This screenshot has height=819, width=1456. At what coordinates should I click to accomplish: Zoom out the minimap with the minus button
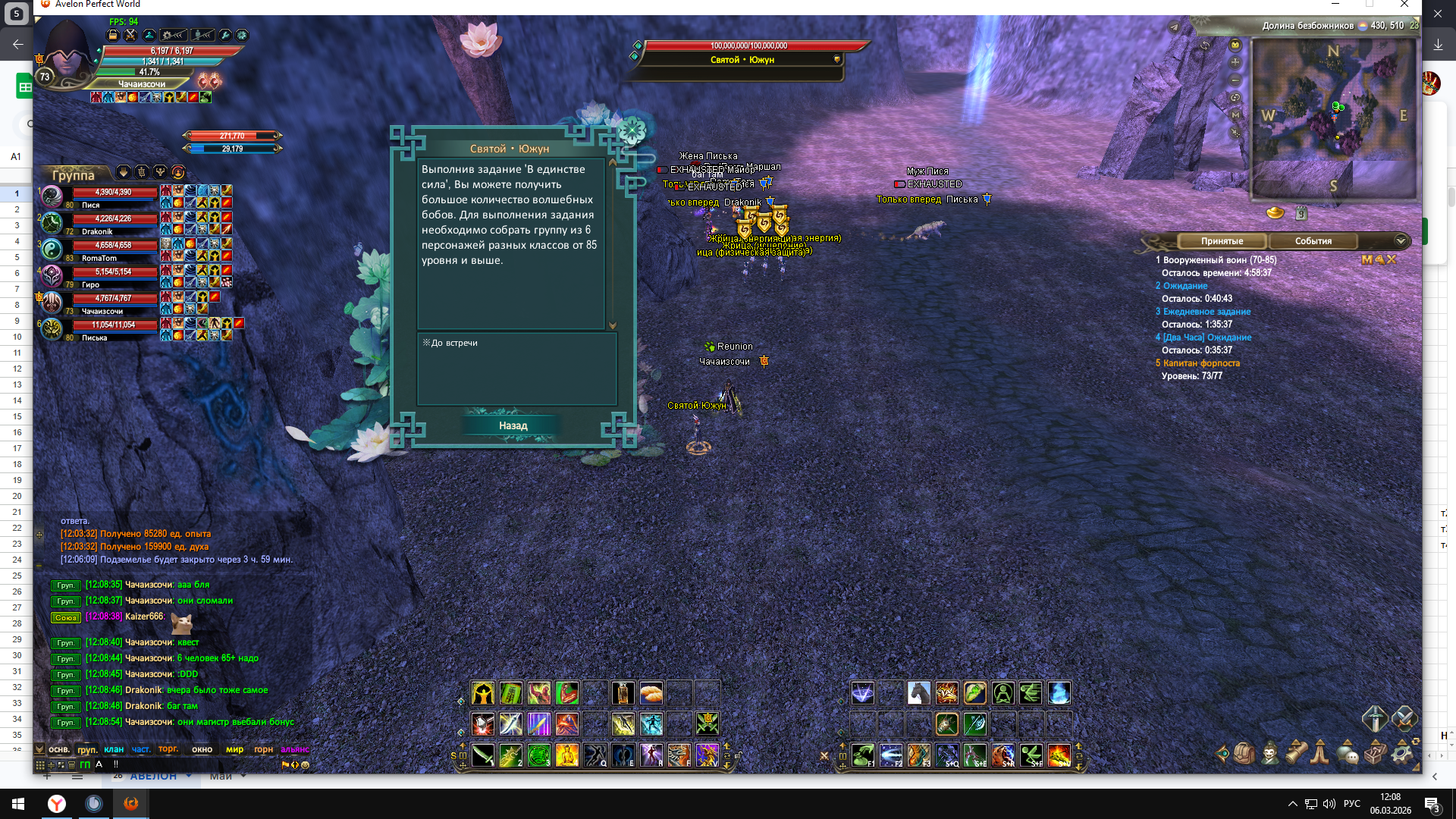coord(1235,80)
